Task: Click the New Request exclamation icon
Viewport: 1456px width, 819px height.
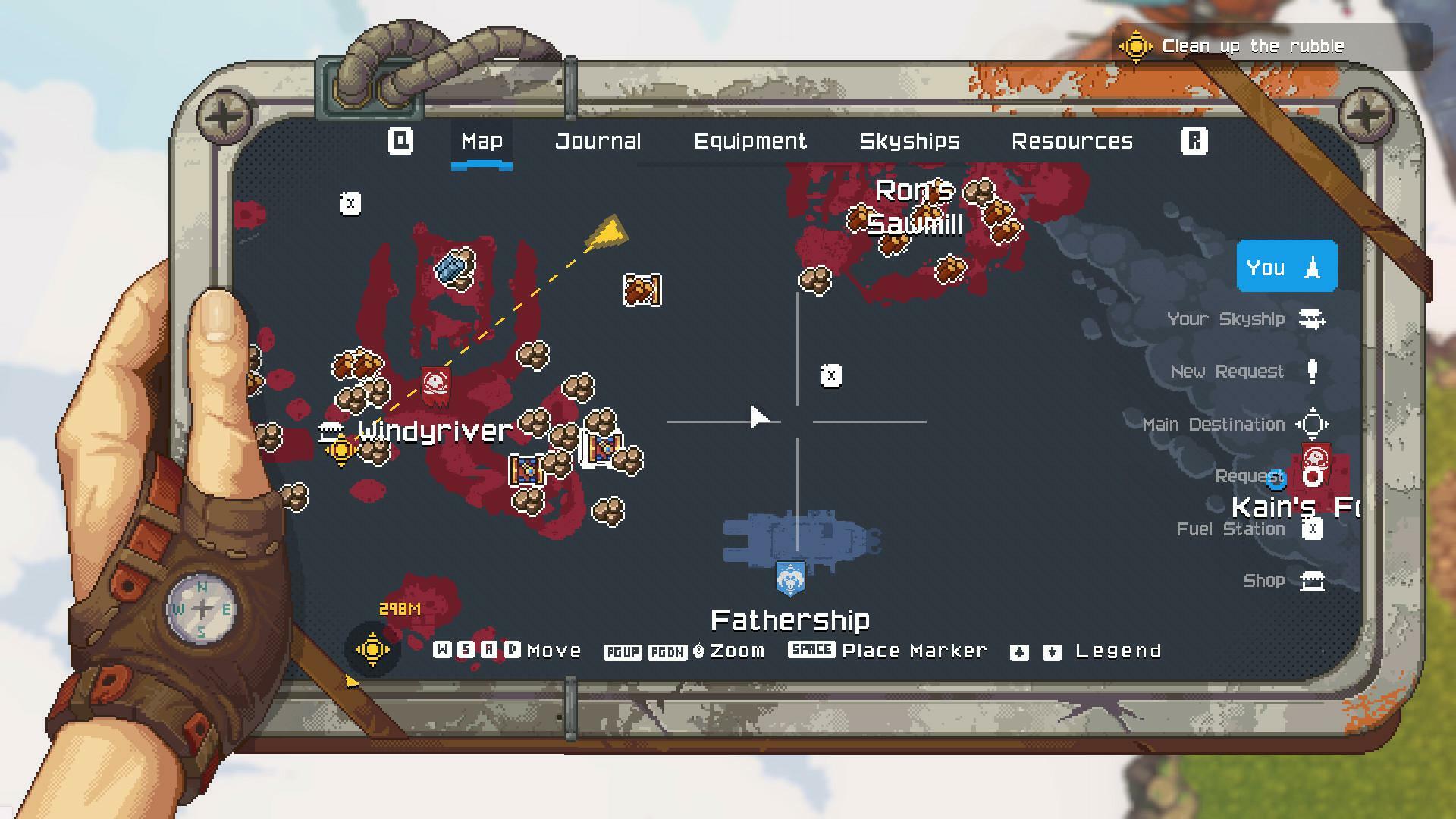Action: [1311, 371]
